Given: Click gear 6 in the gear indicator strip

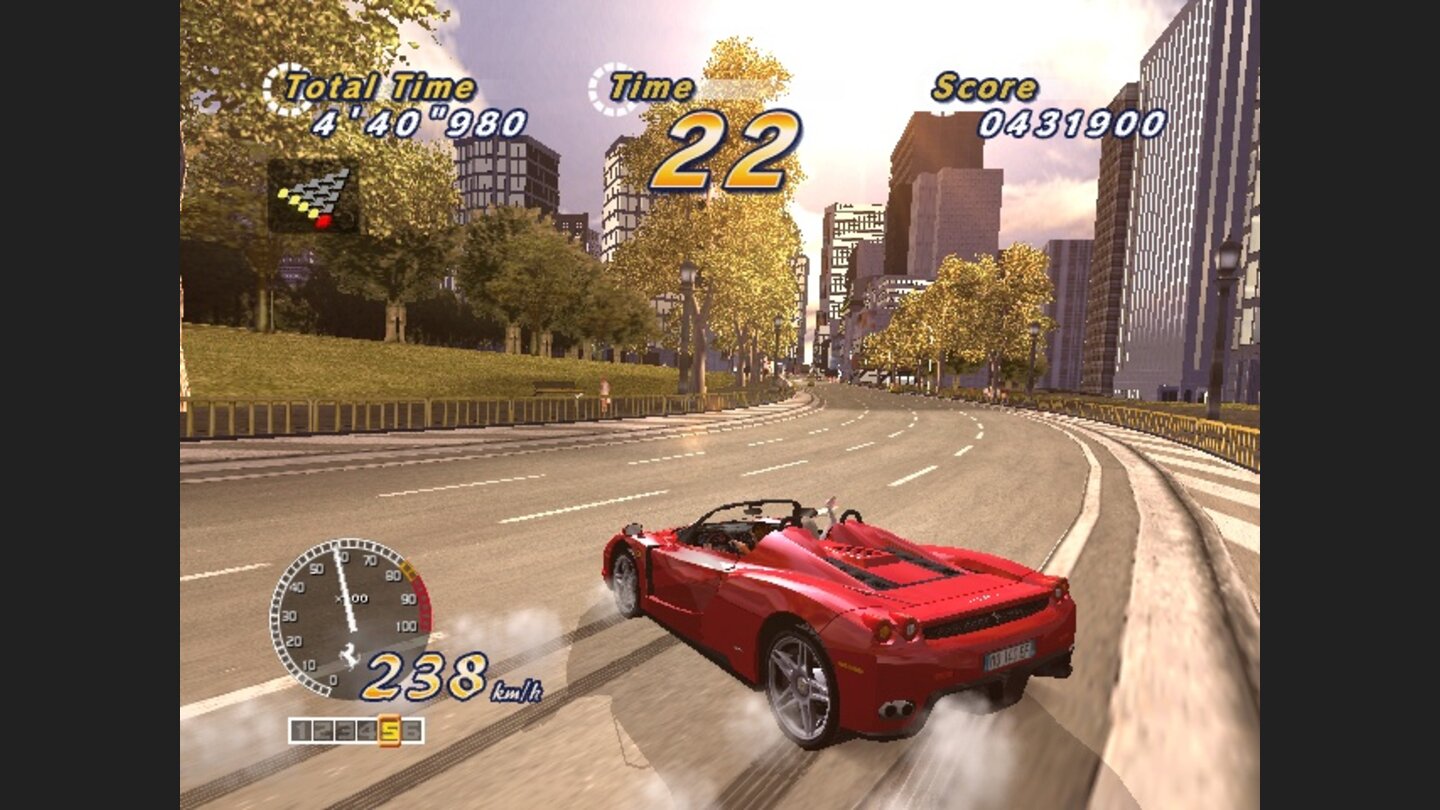Looking at the screenshot, I should coord(412,730).
